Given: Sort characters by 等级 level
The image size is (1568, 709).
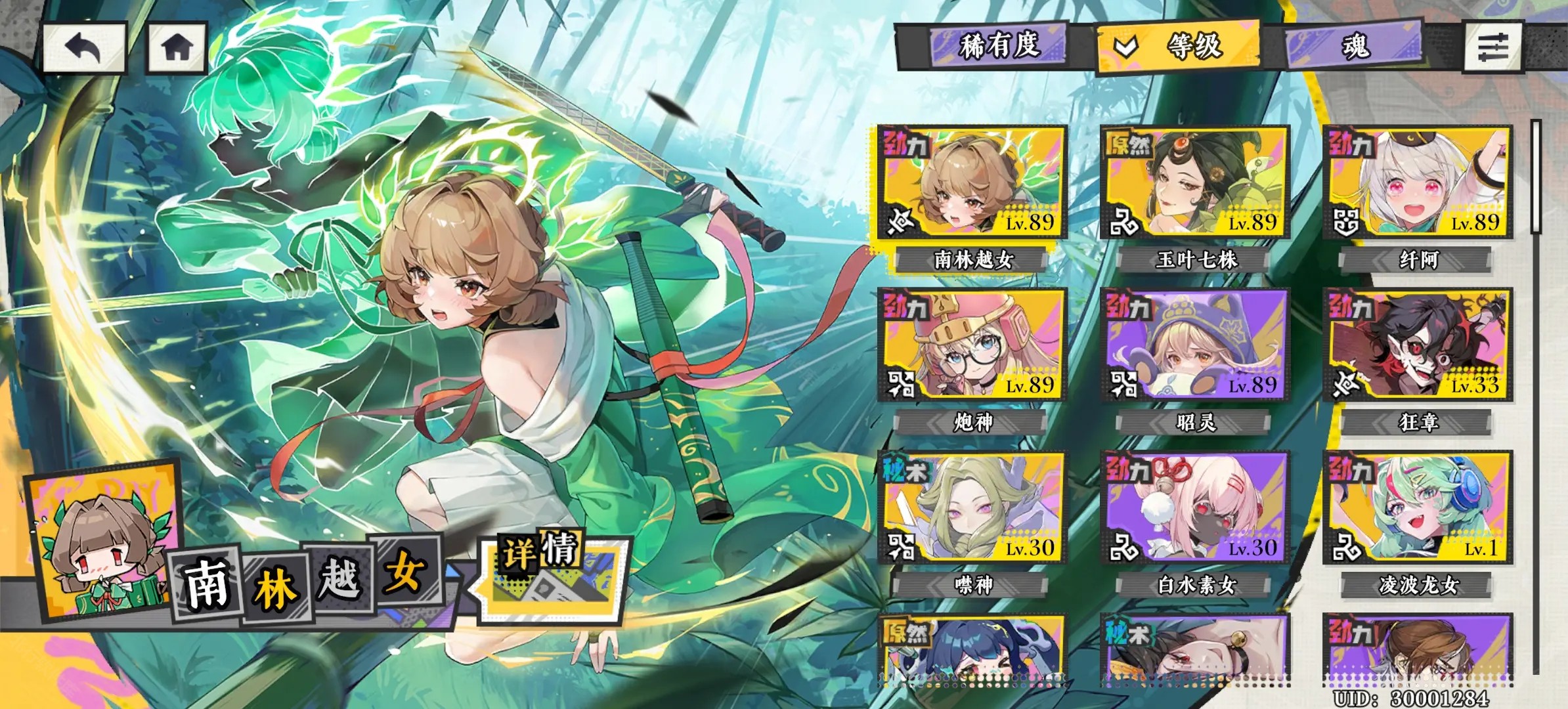Looking at the screenshot, I should pos(1179,46).
